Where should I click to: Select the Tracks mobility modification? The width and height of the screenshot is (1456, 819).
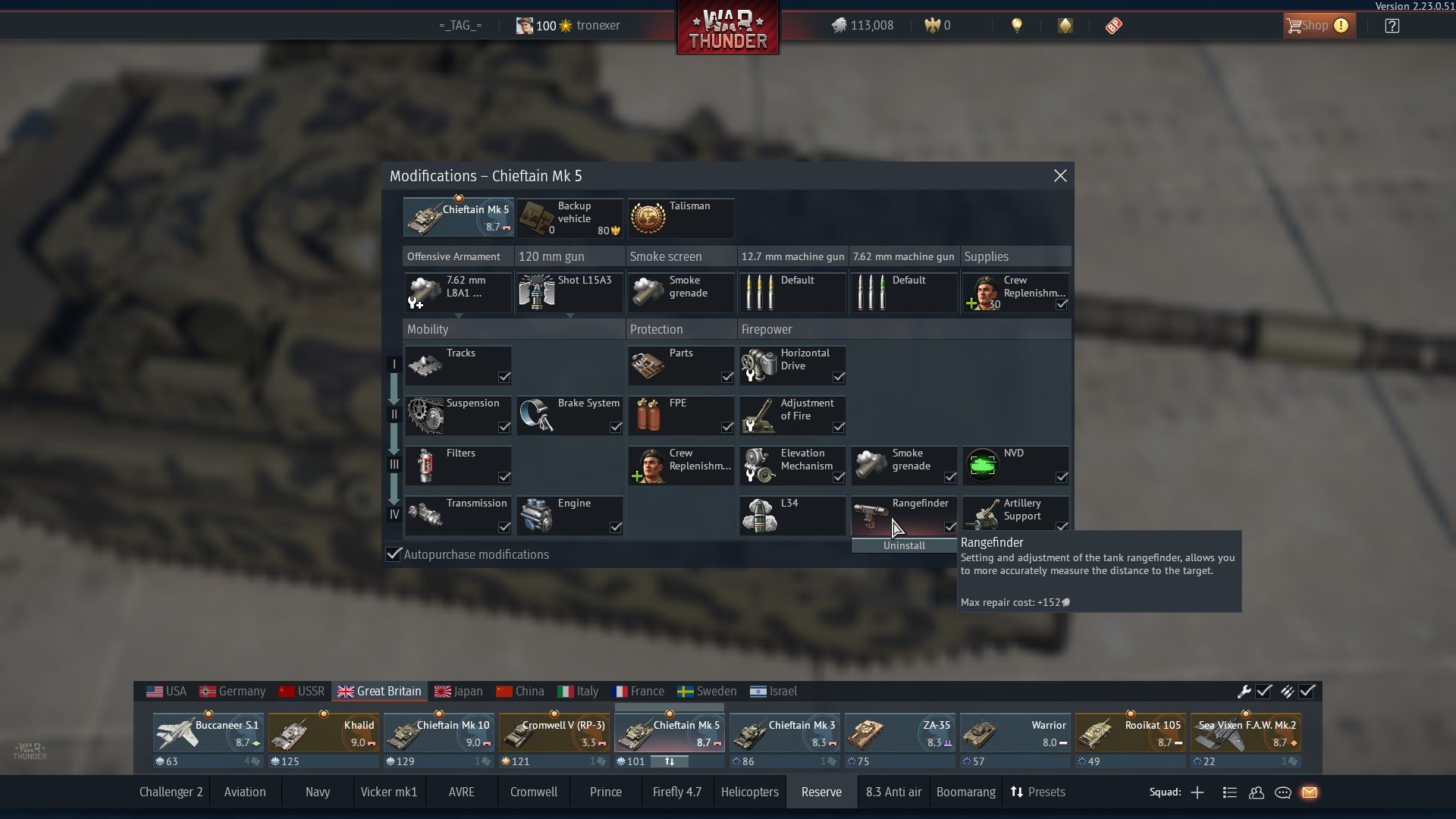coord(458,365)
